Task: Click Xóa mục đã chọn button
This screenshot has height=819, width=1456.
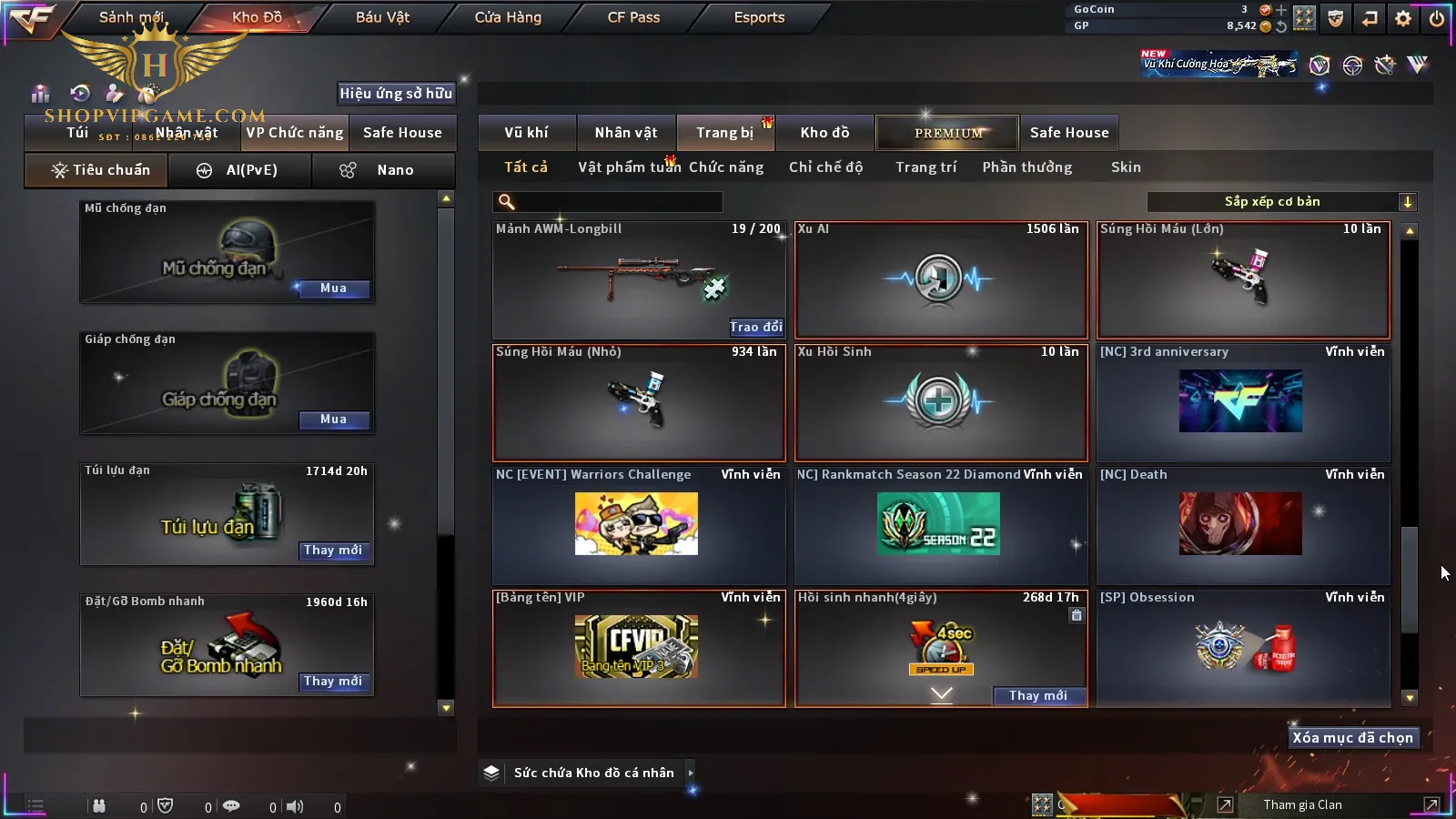Action: tap(1352, 738)
